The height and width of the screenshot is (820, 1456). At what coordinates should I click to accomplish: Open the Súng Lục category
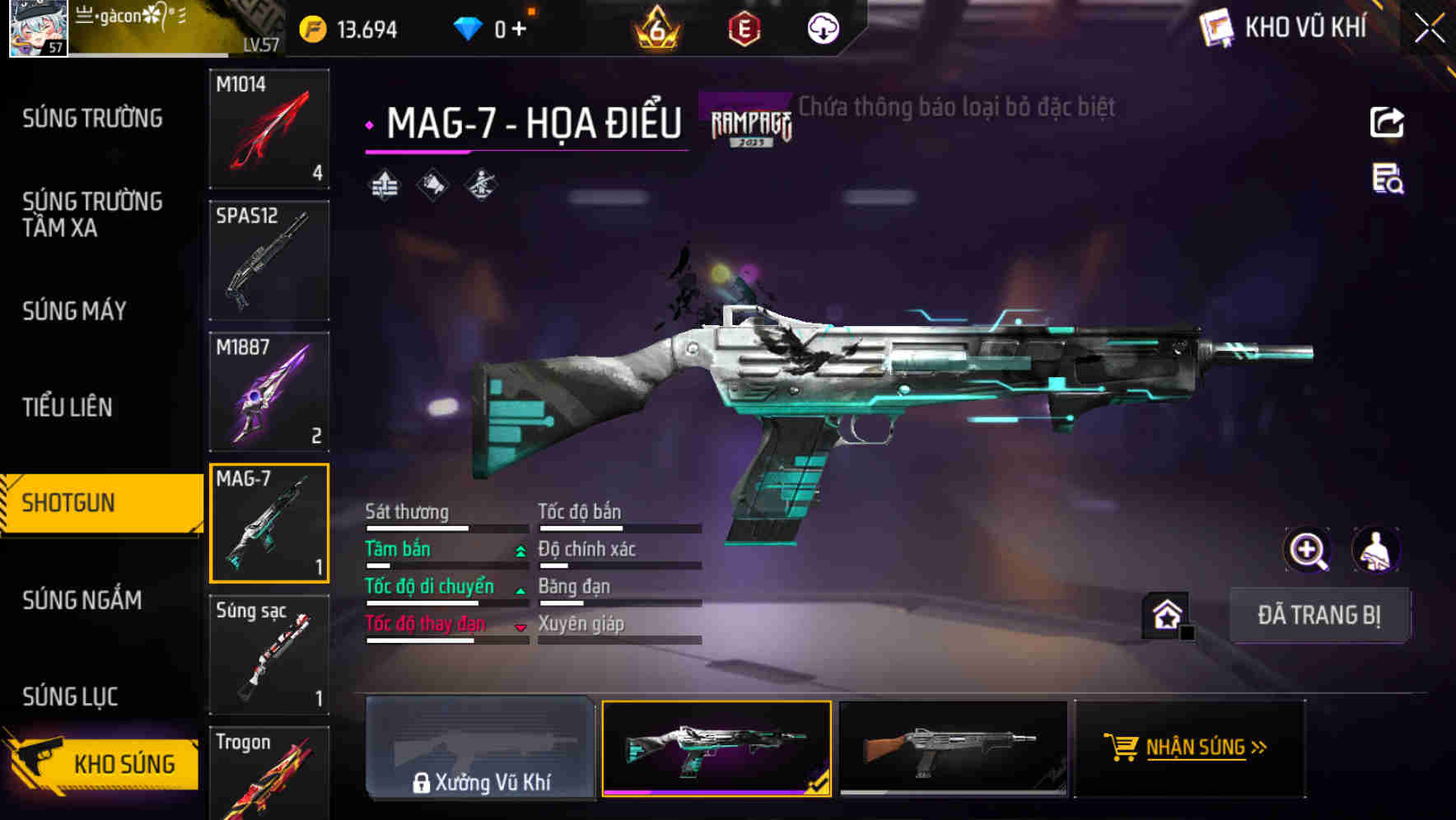coord(70,697)
